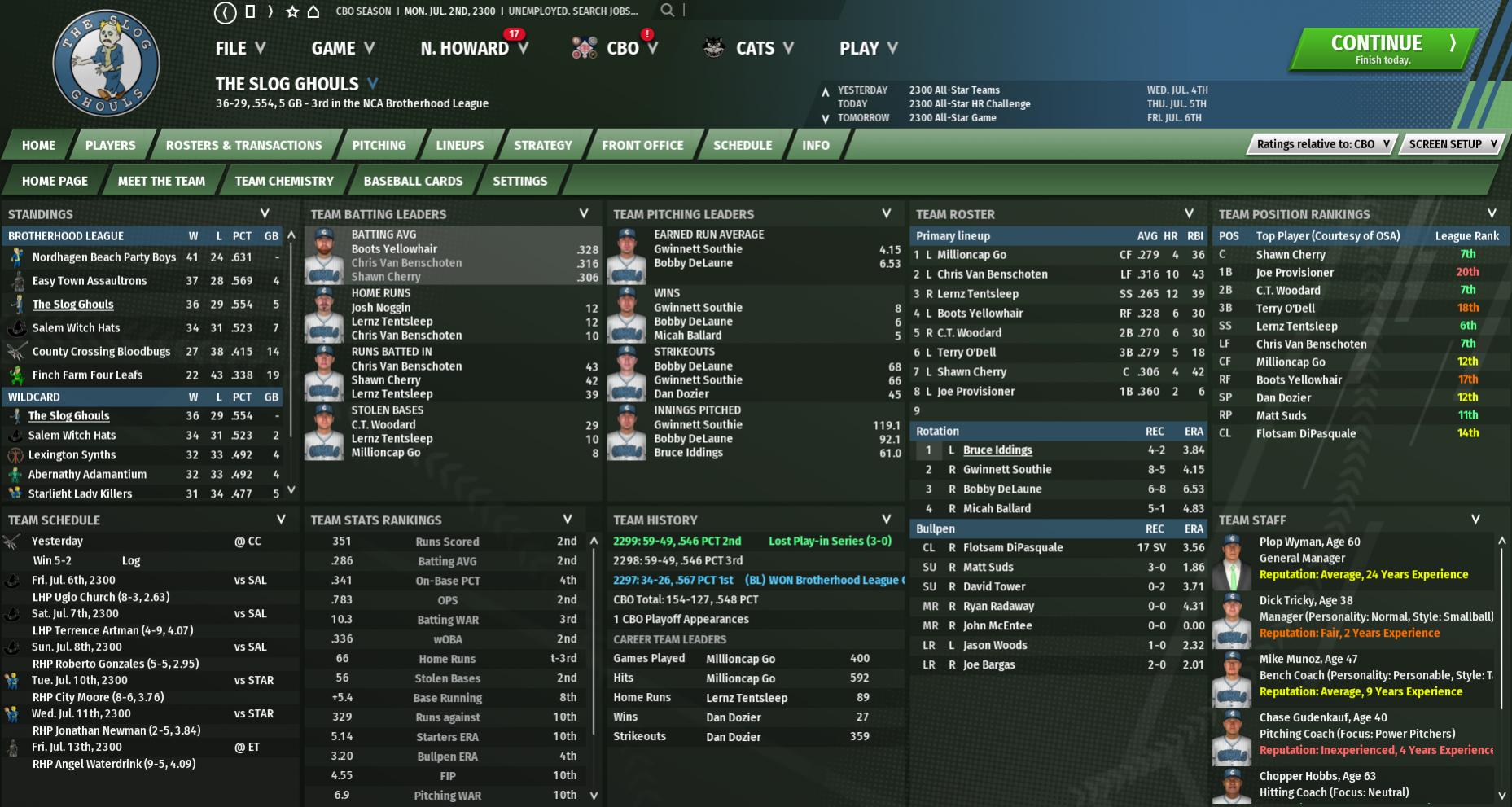Click the search magnifier icon

point(668,11)
